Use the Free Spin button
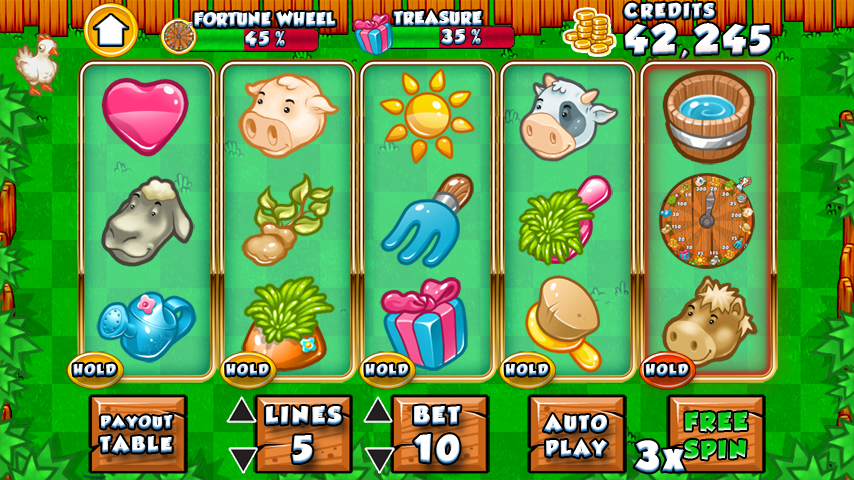Screen dimensions: 854x480 coord(716,433)
